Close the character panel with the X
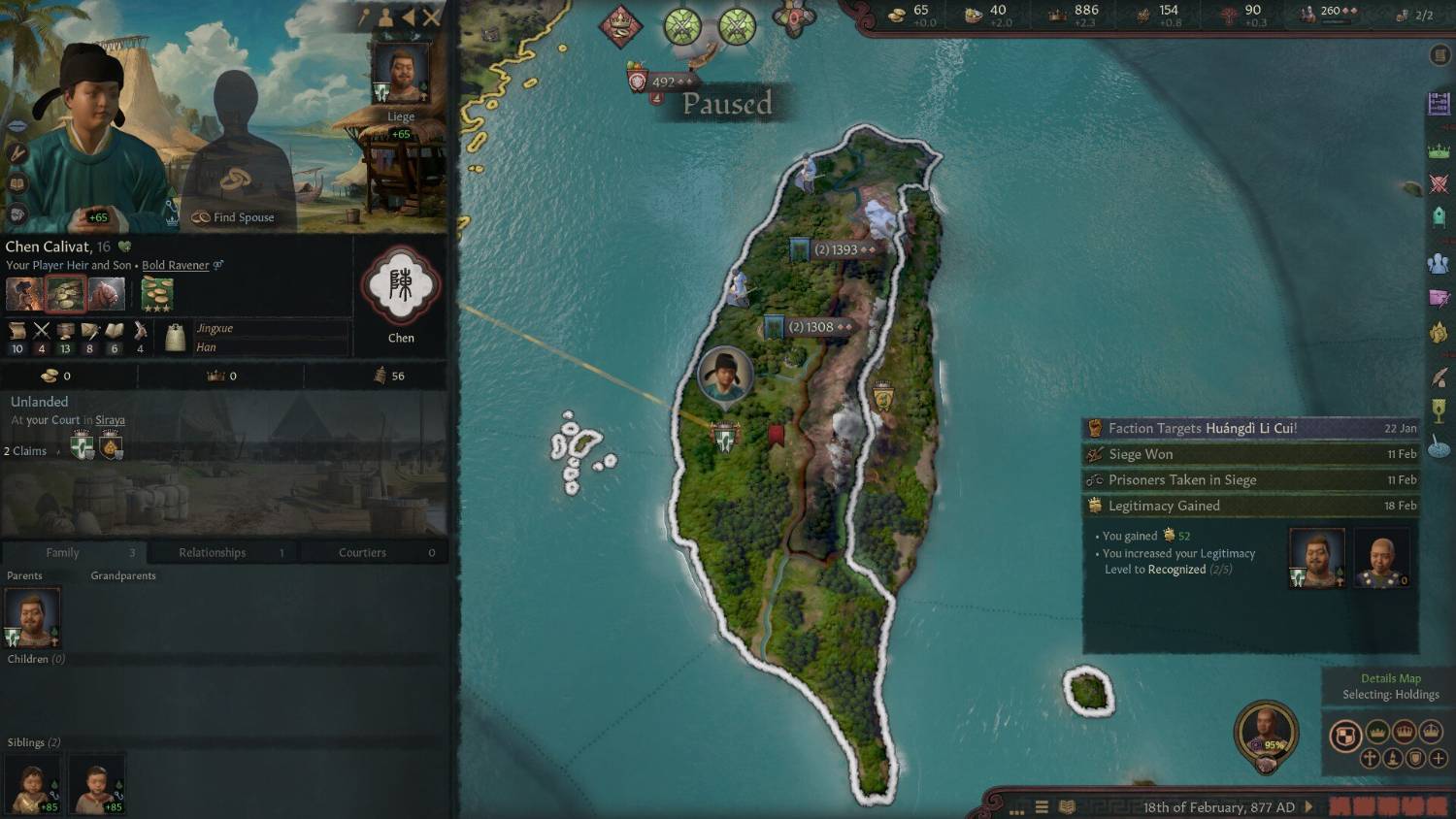Image resolution: width=1456 pixels, height=819 pixels. coord(432,17)
